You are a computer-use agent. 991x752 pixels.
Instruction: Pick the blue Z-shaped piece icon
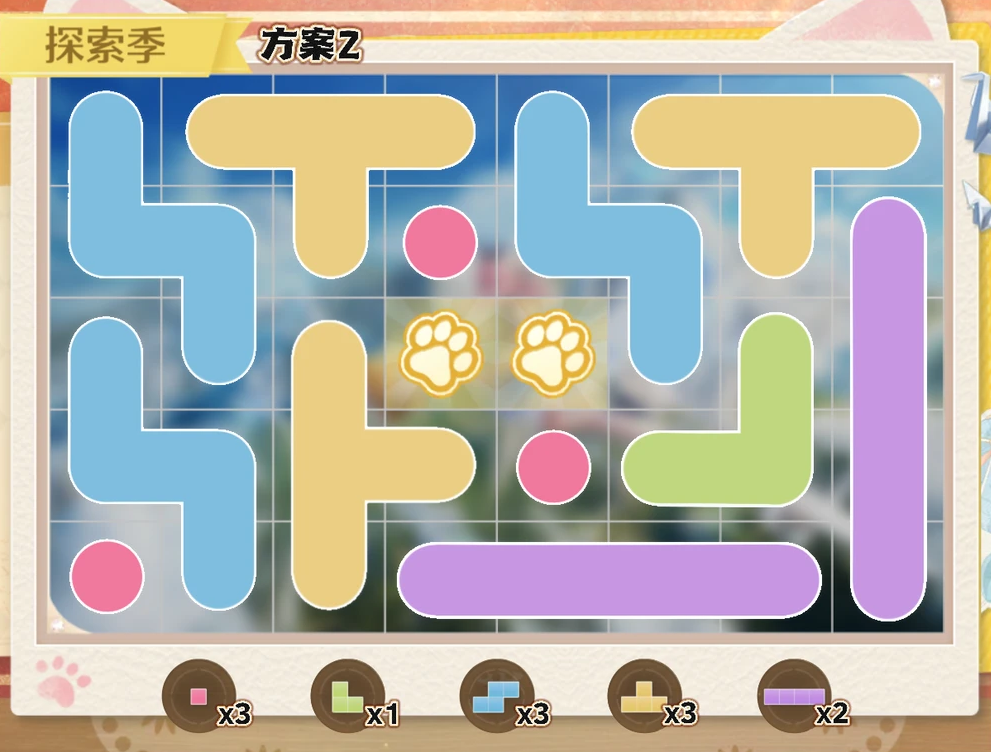493,696
